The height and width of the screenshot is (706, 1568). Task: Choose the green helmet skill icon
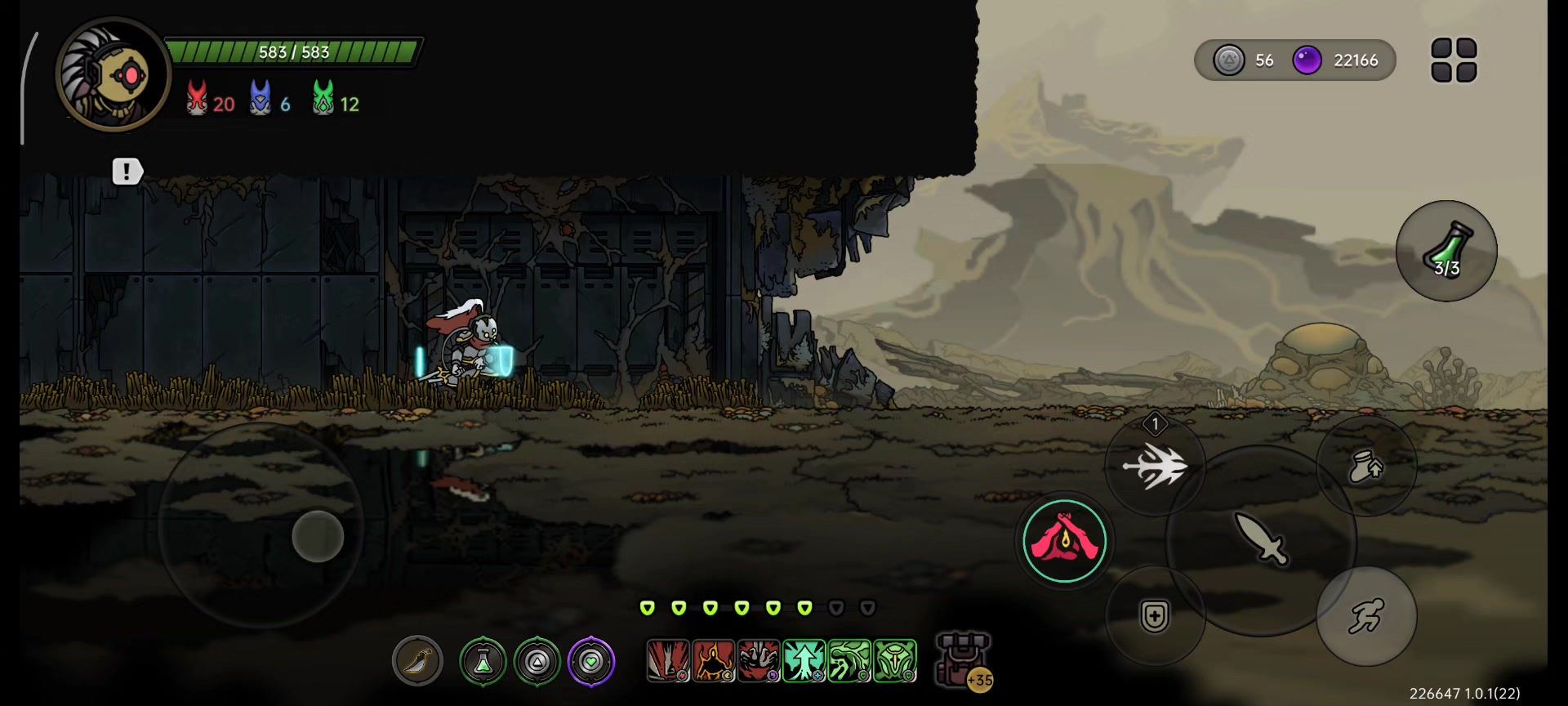click(894, 660)
